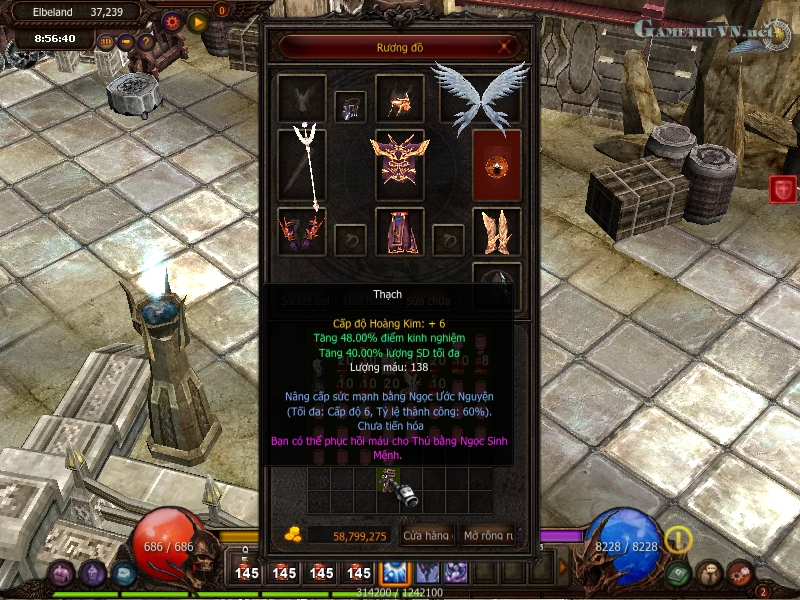800x600 pixels.
Task: Select the equipped white staff weapon
Action: (301, 165)
